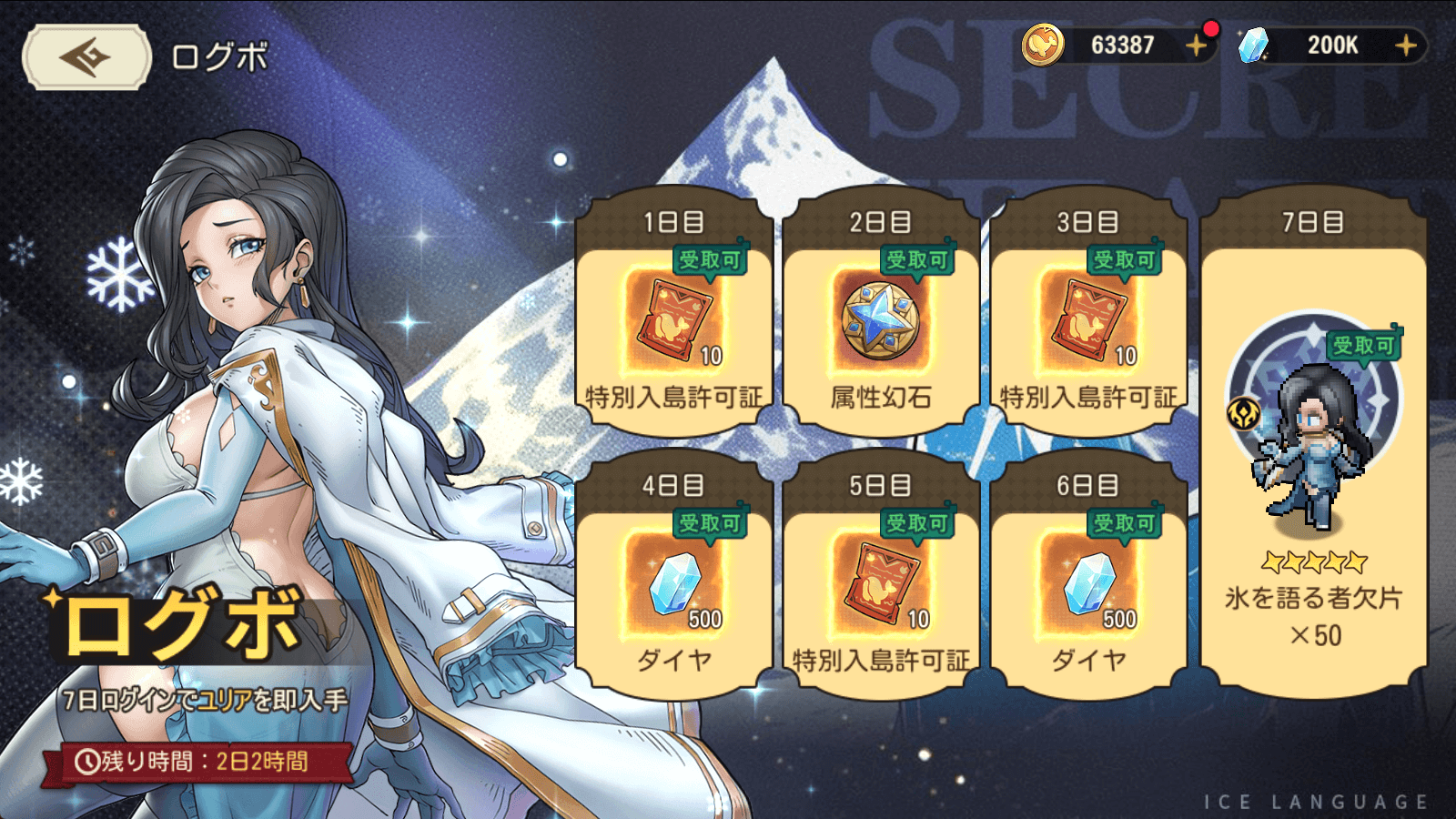Claim the 5日目 login reward
1456x819 pixels.
(x=881, y=582)
